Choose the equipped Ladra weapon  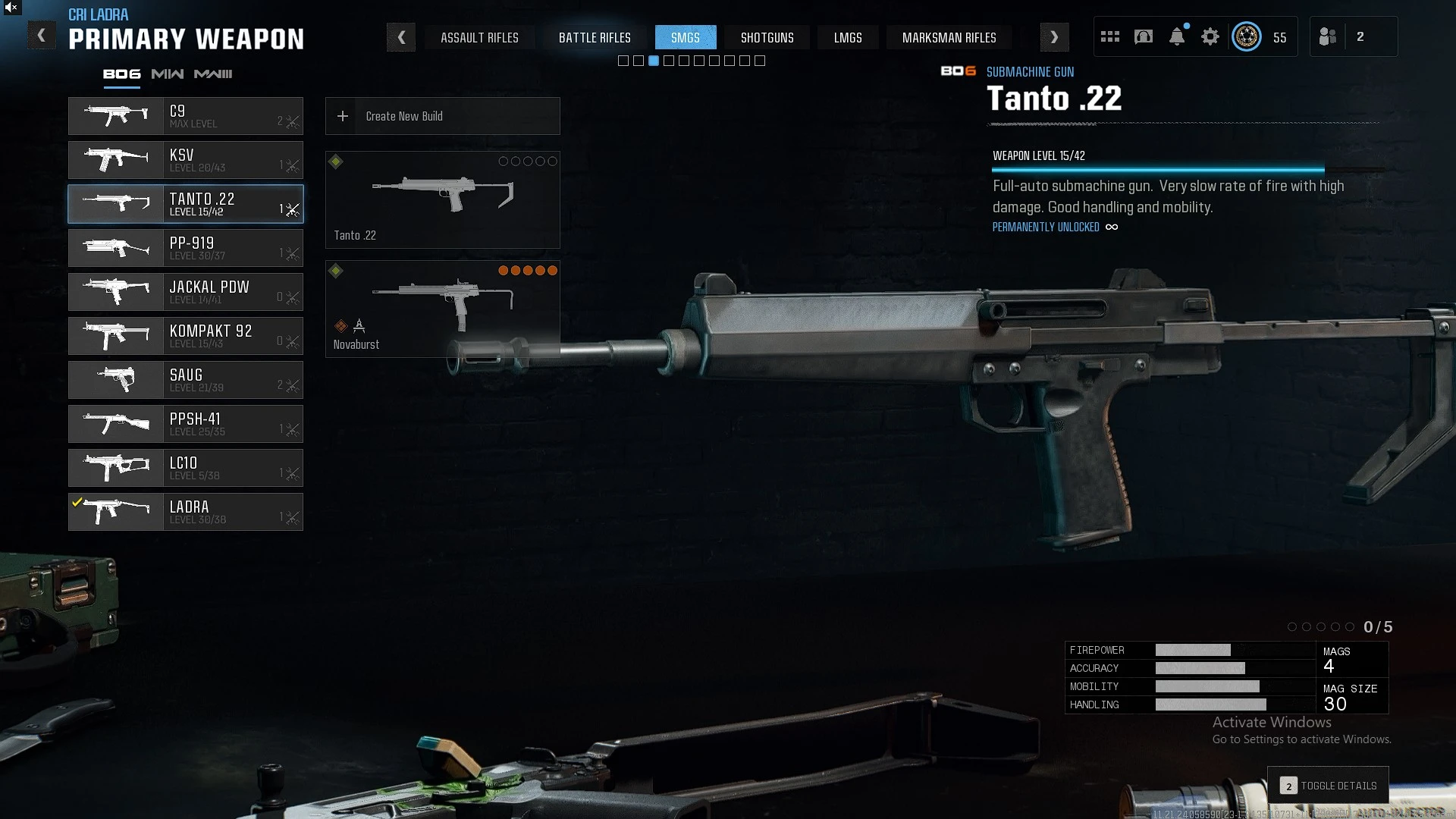coord(186,512)
